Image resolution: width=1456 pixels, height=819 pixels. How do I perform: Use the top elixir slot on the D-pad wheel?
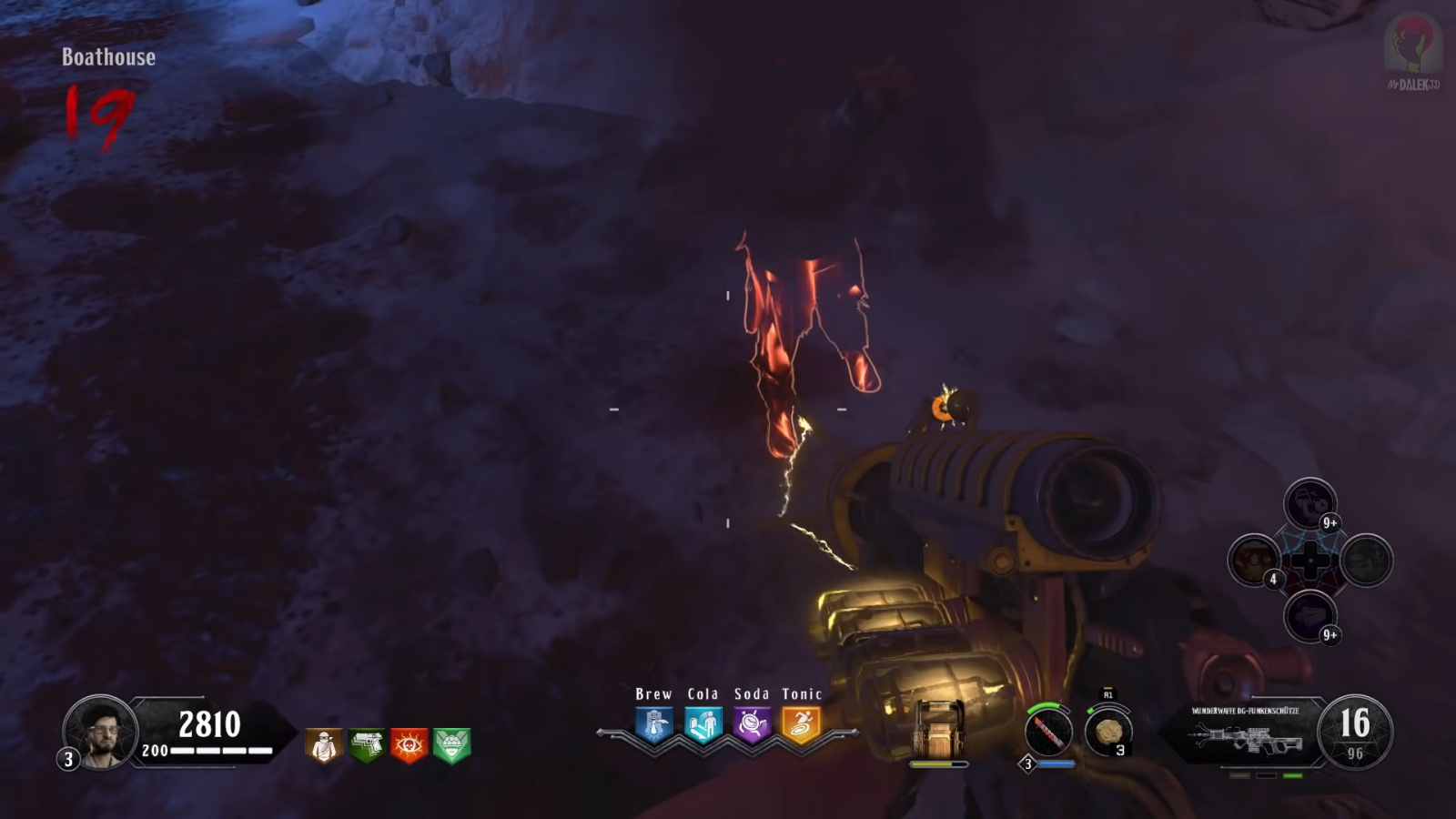coord(1309,504)
